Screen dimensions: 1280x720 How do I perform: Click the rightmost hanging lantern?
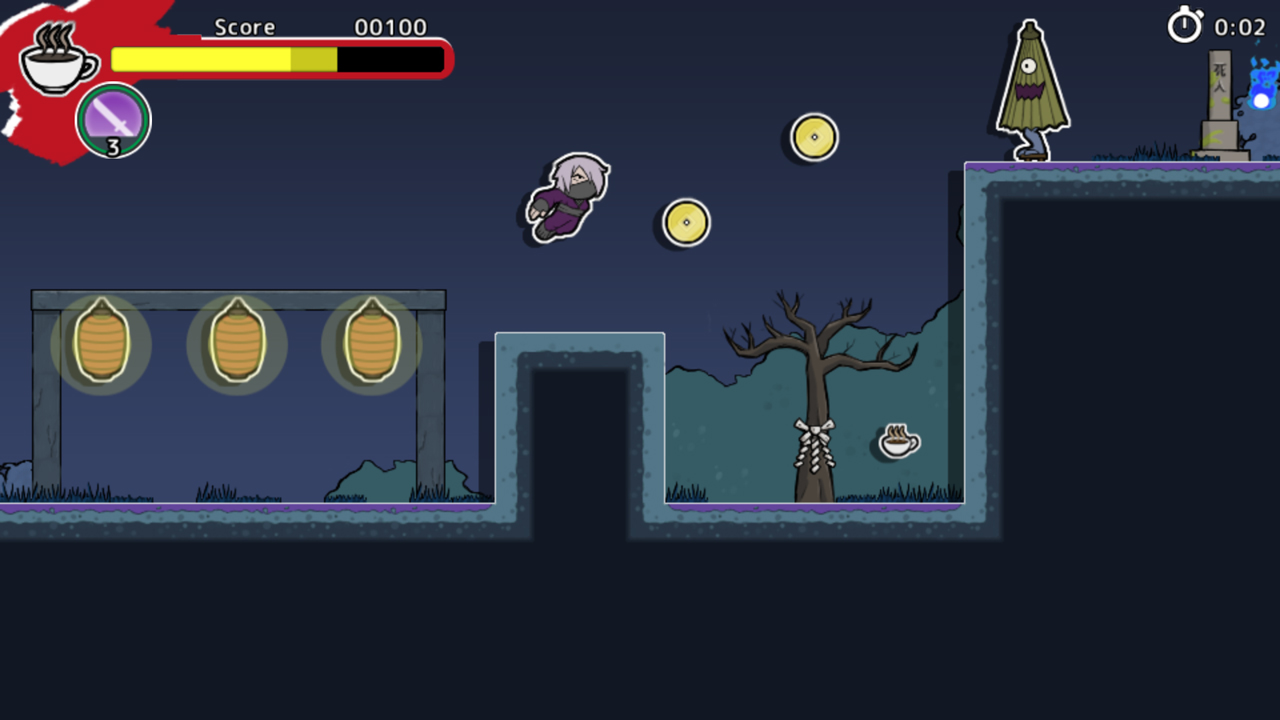click(371, 345)
